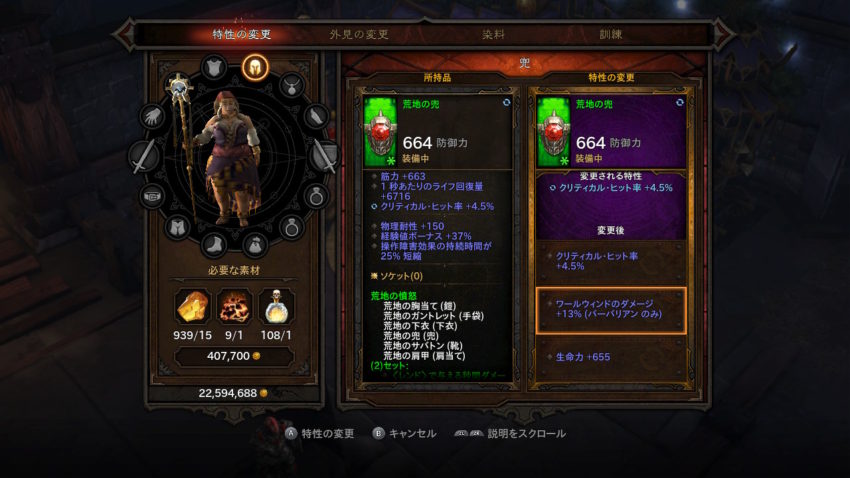850x478 pixels.
Task: Choose the sword-and-shield off-hand slot
Action: click(324, 155)
